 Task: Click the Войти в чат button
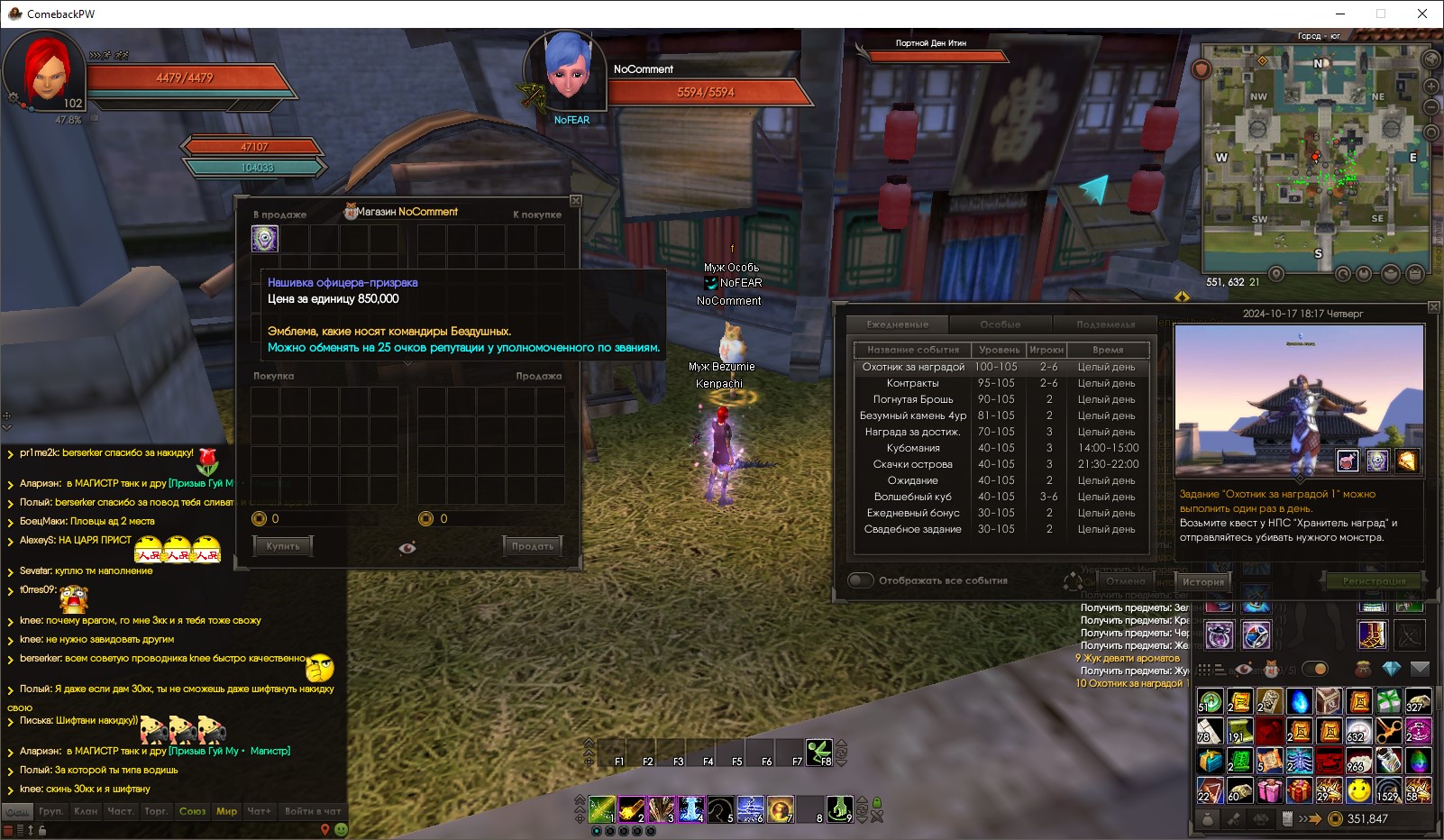(x=312, y=811)
